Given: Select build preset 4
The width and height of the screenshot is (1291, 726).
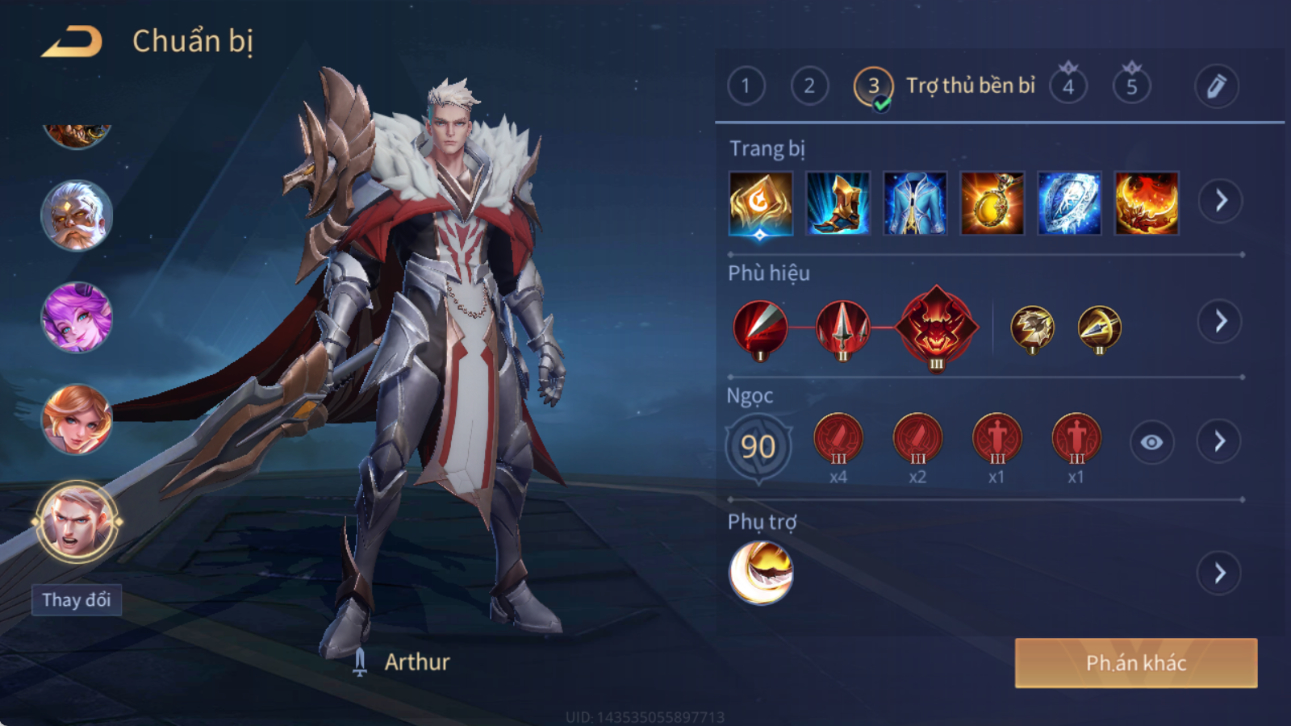Looking at the screenshot, I should (x=1068, y=86).
